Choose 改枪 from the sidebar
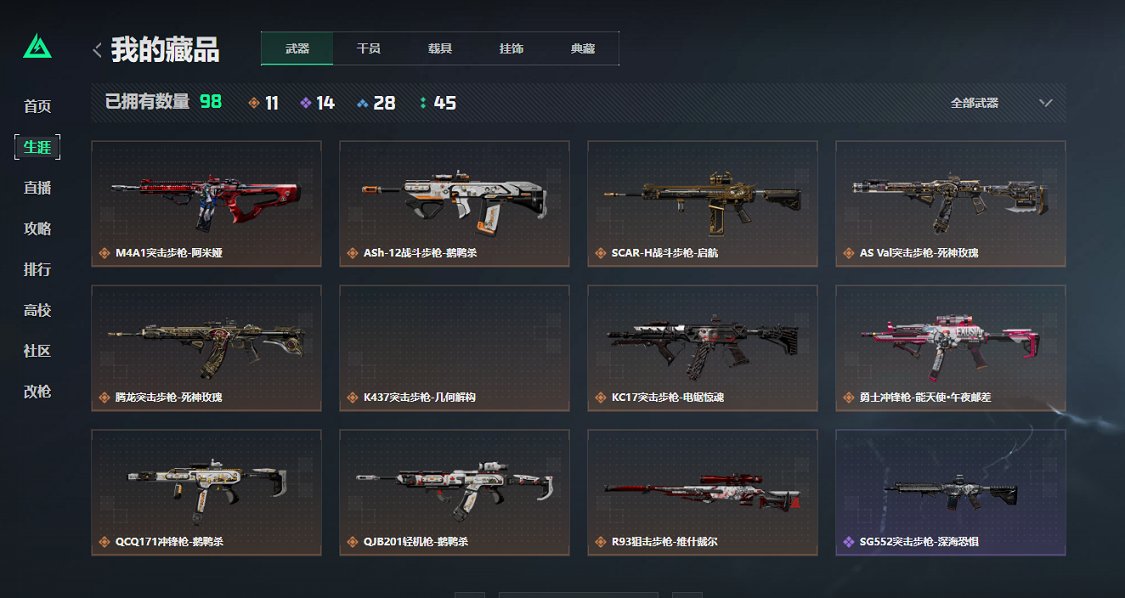 [38, 392]
